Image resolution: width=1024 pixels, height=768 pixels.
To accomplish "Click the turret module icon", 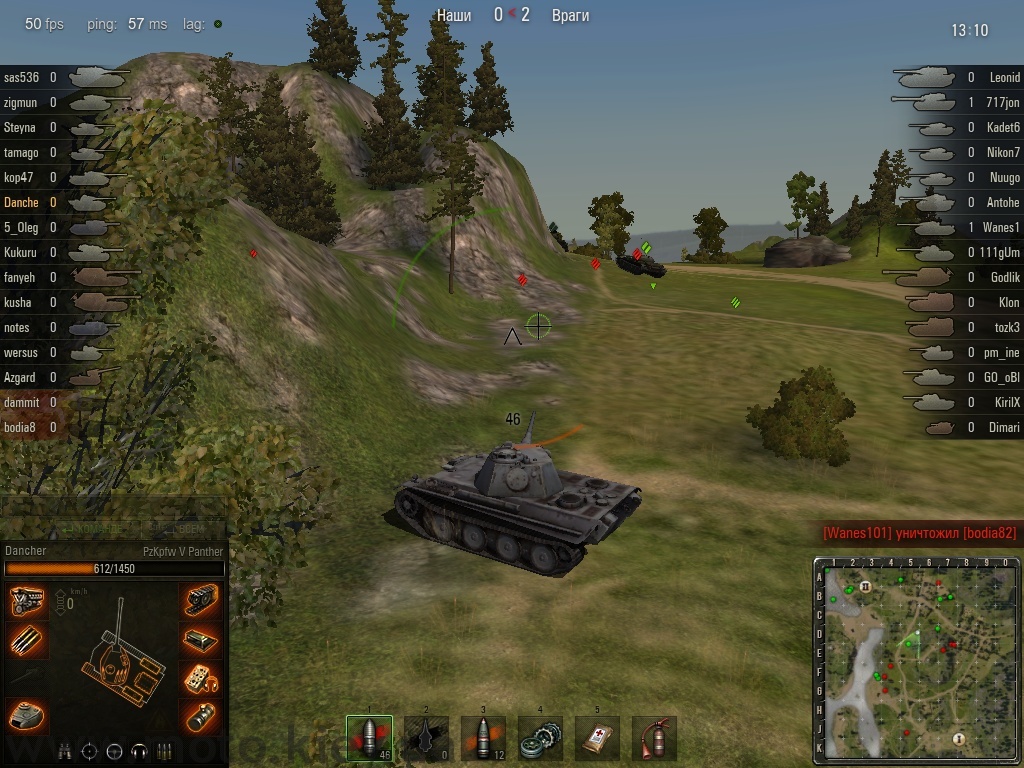I will point(27,714).
